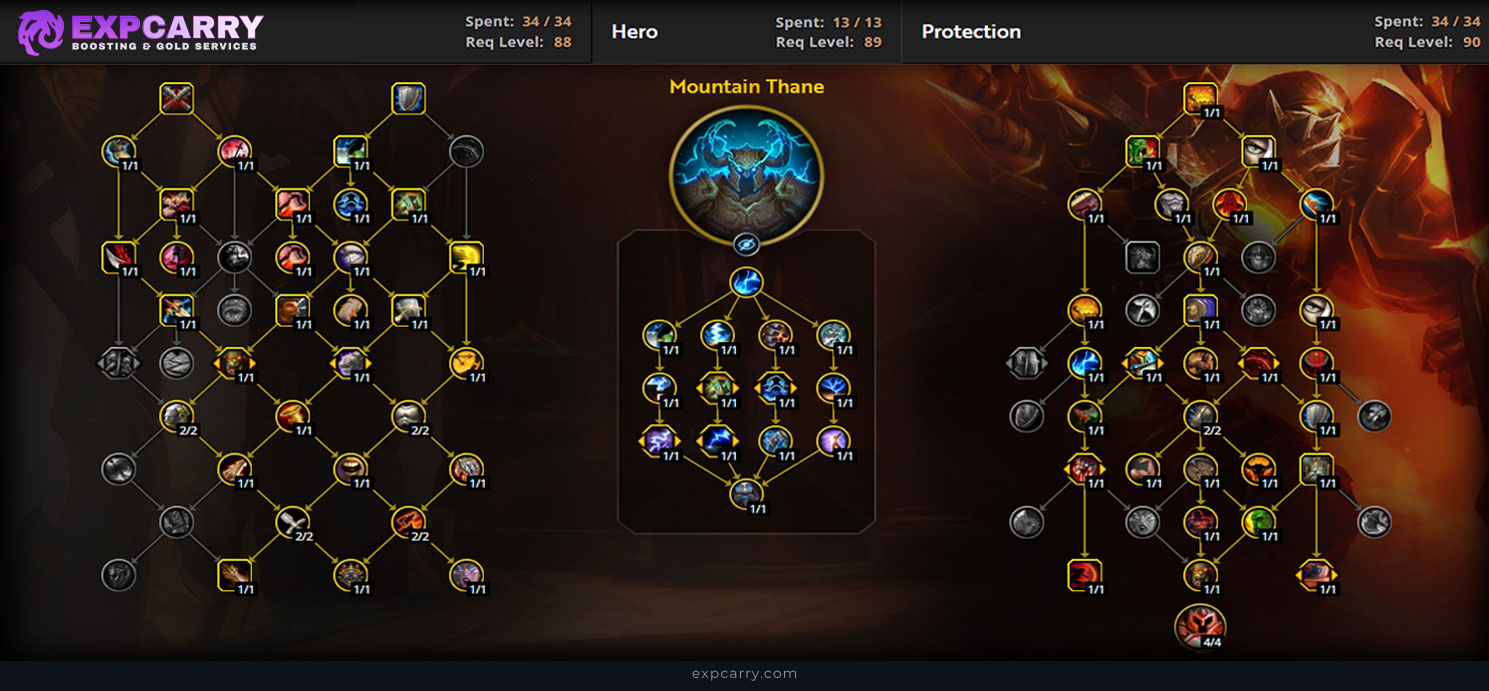The height and width of the screenshot is (691, 1489).
Task: Pick the blue lightning talent in the Protection tree
Action: [1084, 362]
